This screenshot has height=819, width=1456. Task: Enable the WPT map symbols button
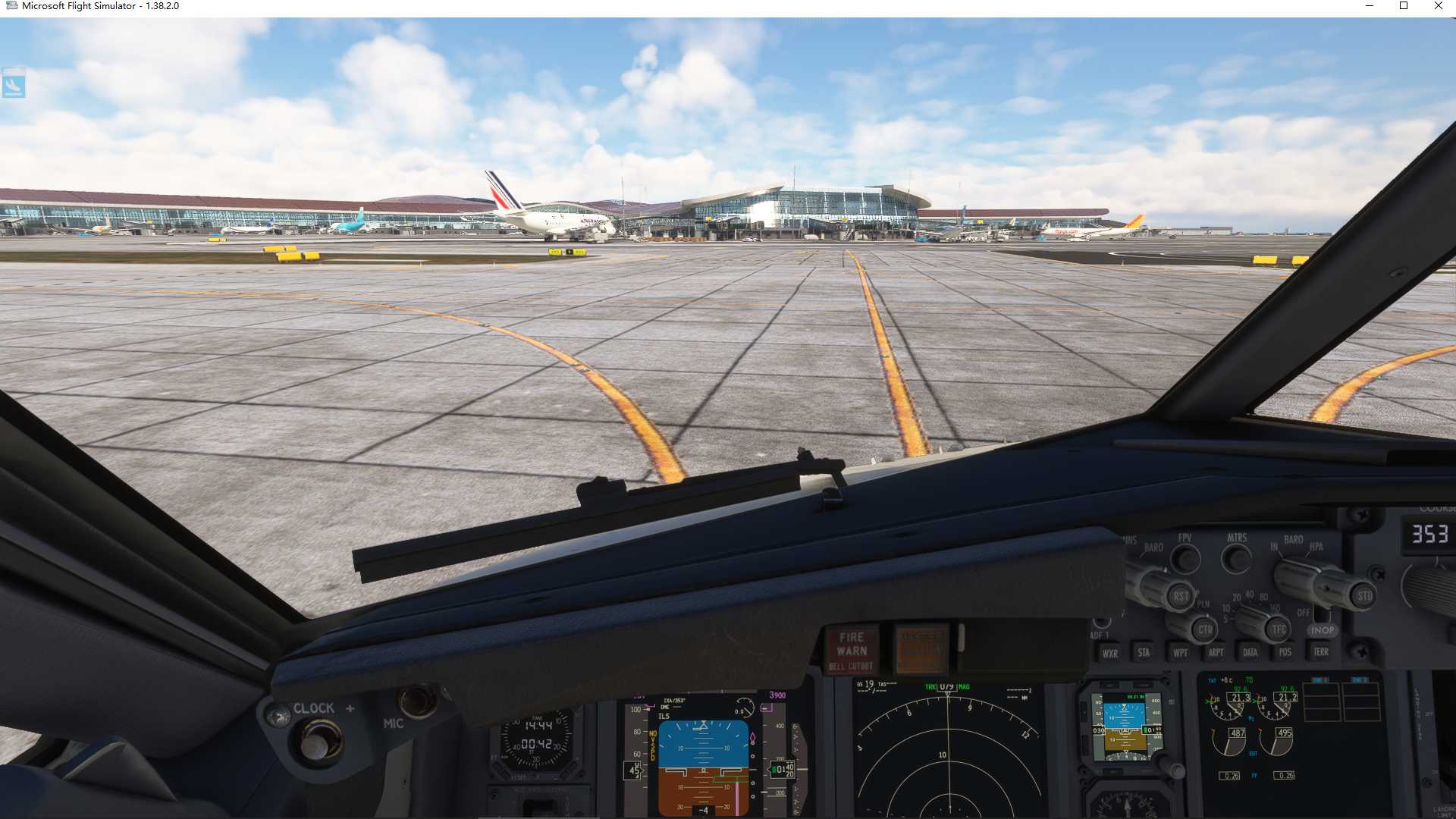1180,651
